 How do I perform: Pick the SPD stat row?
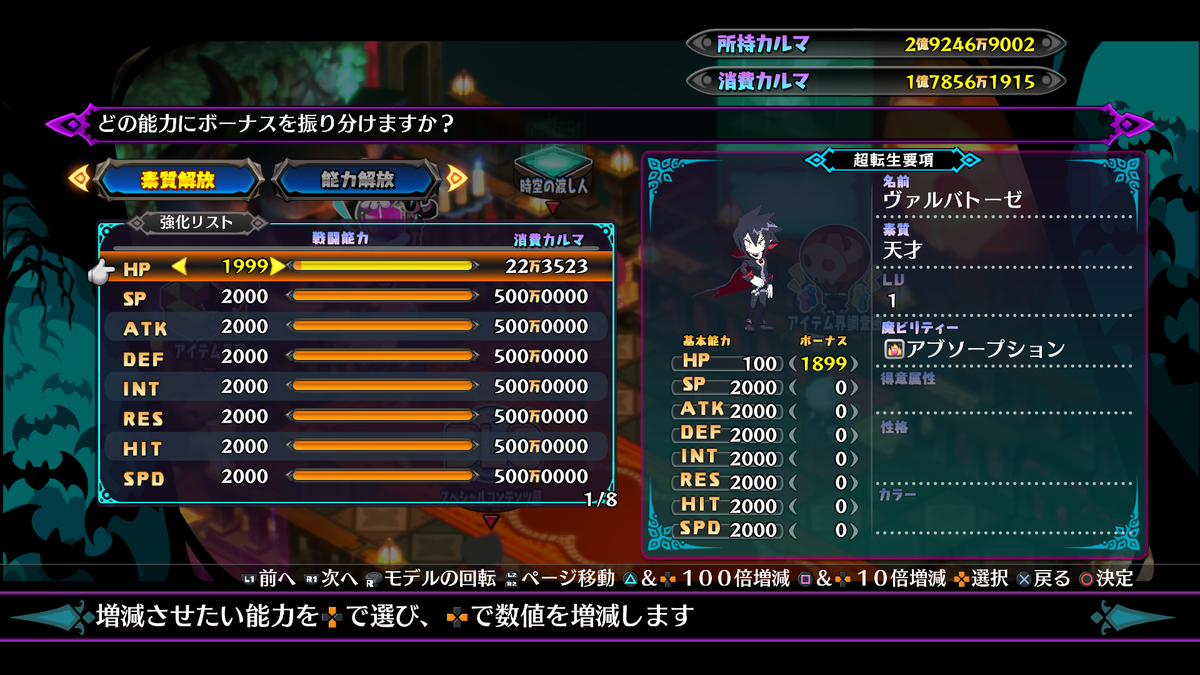click(355, 477)
